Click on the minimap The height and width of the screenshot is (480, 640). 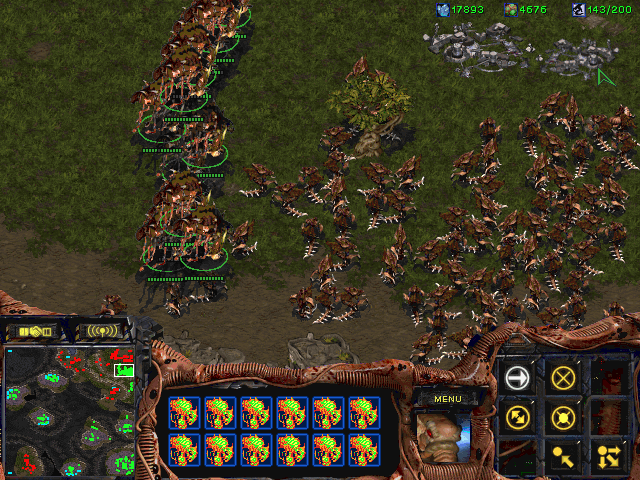pyautogui.click(x=69, y=409)
